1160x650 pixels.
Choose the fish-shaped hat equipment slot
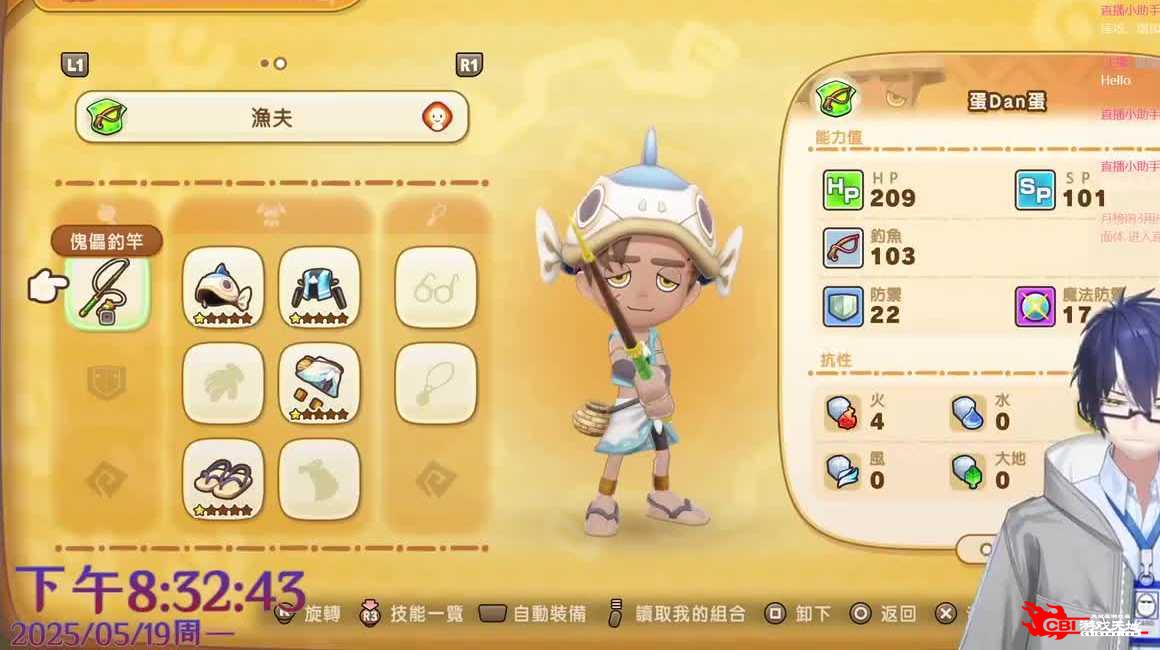[x=223, y=287]
